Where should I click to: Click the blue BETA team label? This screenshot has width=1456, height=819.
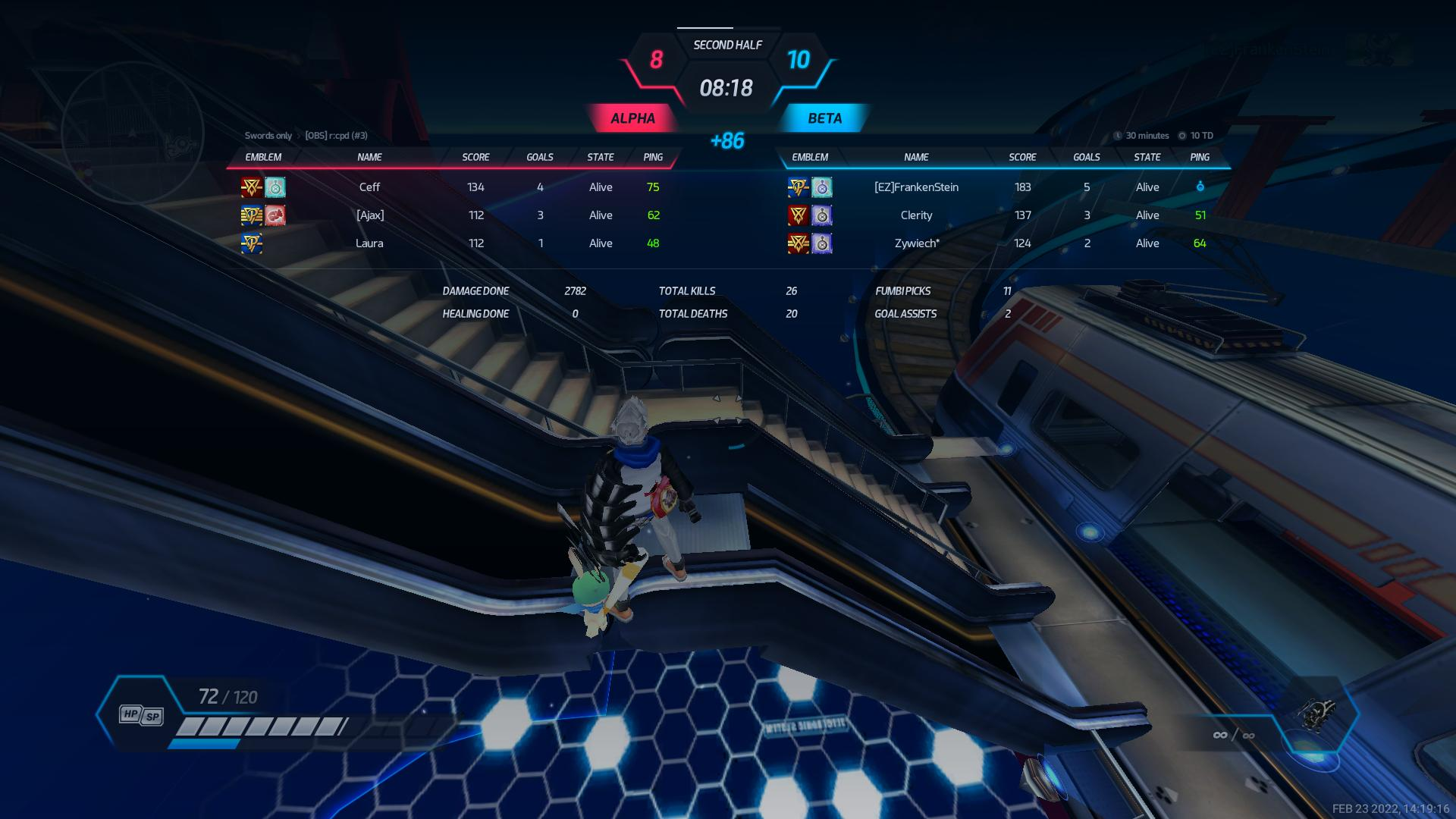point(824,118)
